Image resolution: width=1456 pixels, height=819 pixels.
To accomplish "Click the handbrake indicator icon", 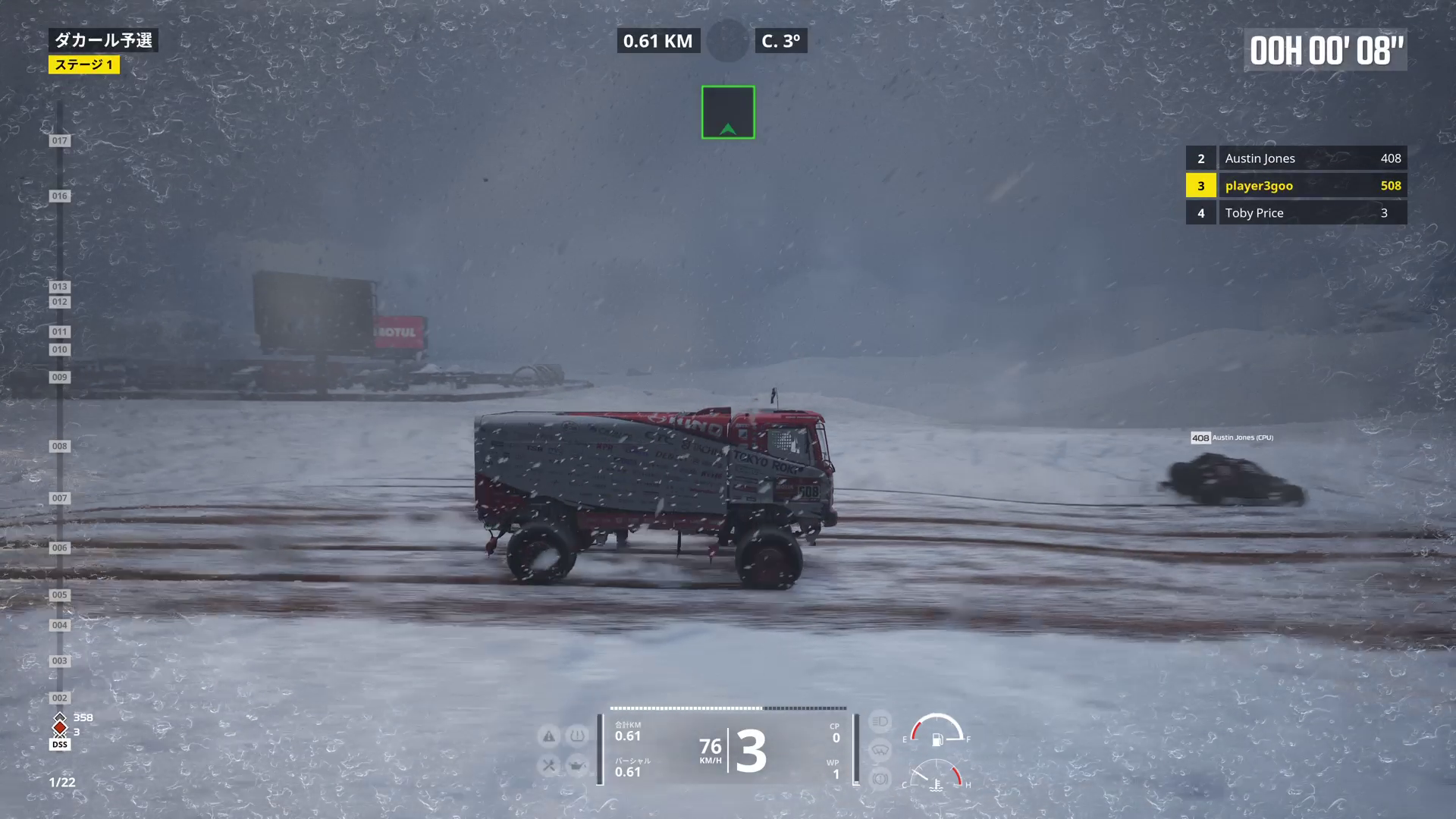I will (880, 779).
